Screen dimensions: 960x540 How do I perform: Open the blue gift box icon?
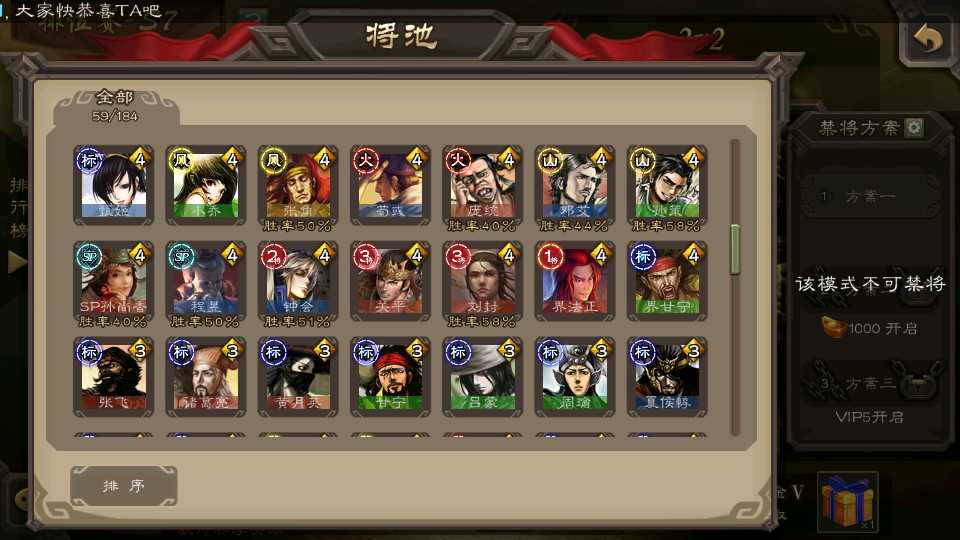pos(846,501)
